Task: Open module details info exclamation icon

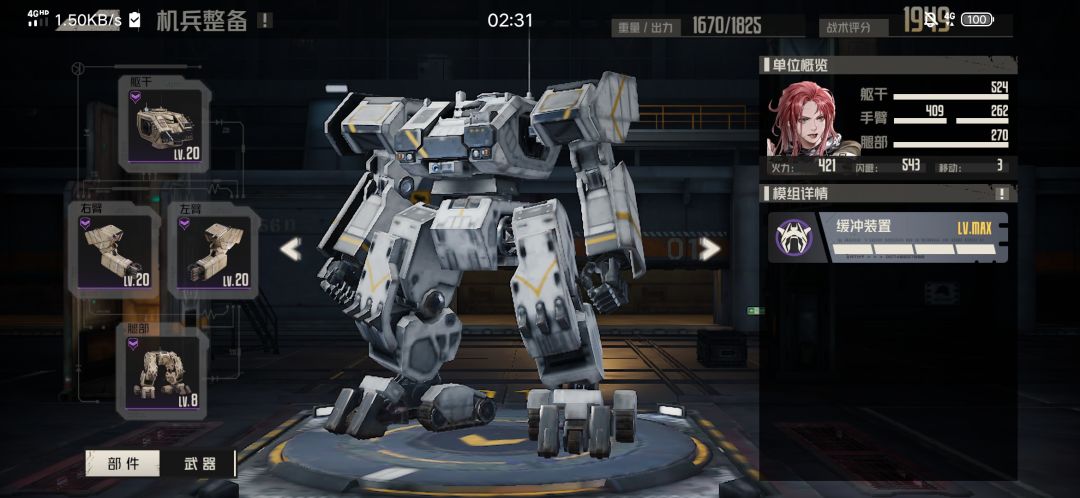Action: 1002,194
